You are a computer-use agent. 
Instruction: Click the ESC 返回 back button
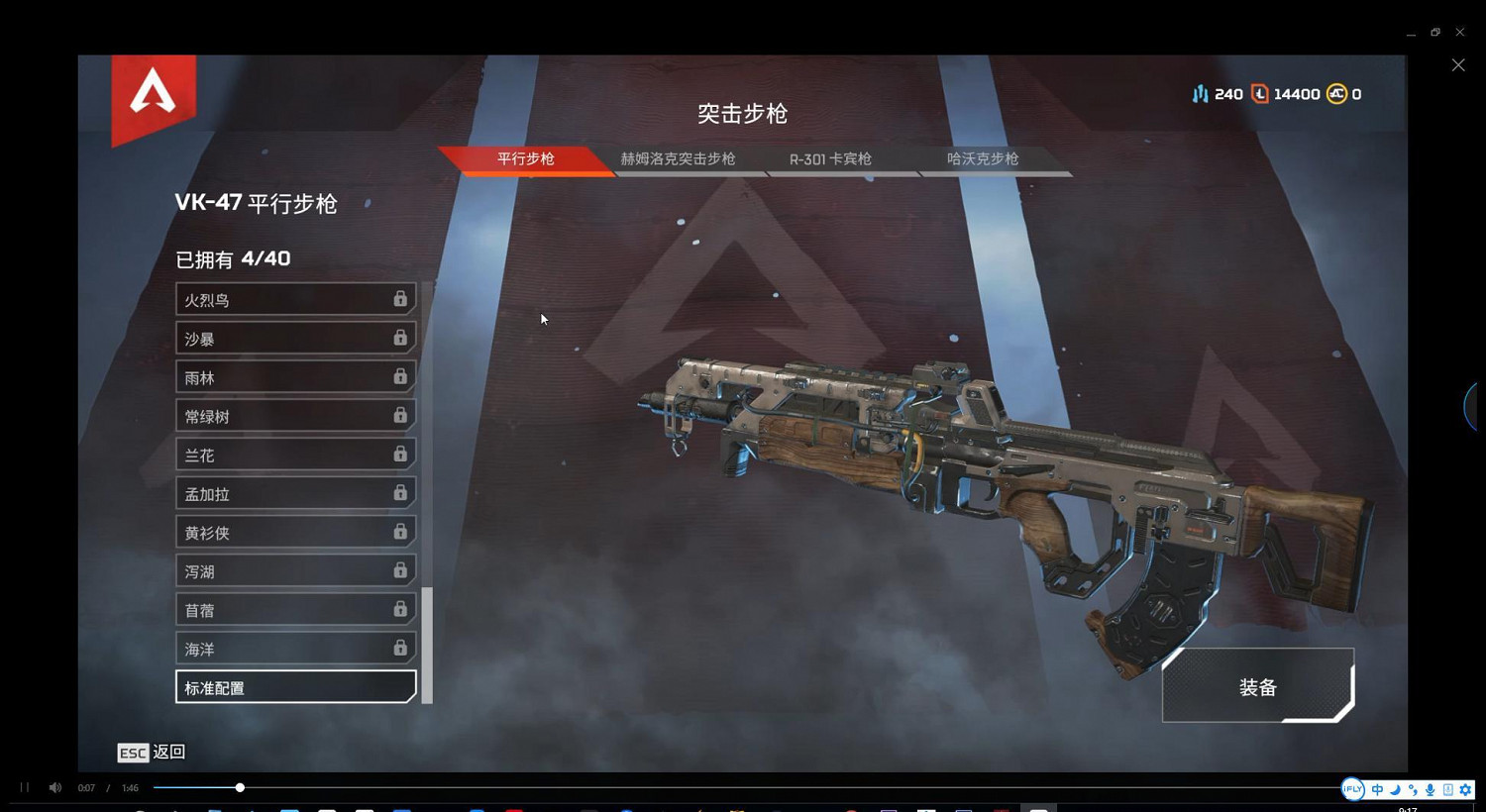coord(151,753)
